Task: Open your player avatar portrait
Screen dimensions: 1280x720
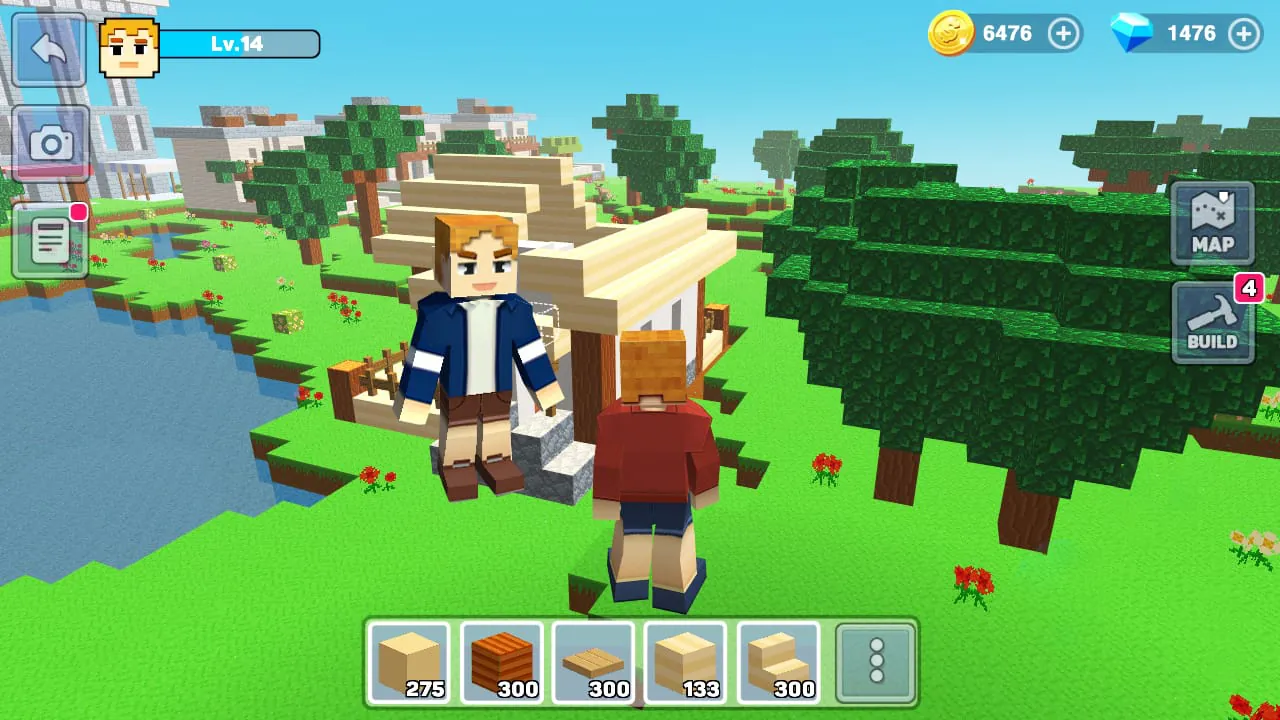Action: tap(126, 44)
